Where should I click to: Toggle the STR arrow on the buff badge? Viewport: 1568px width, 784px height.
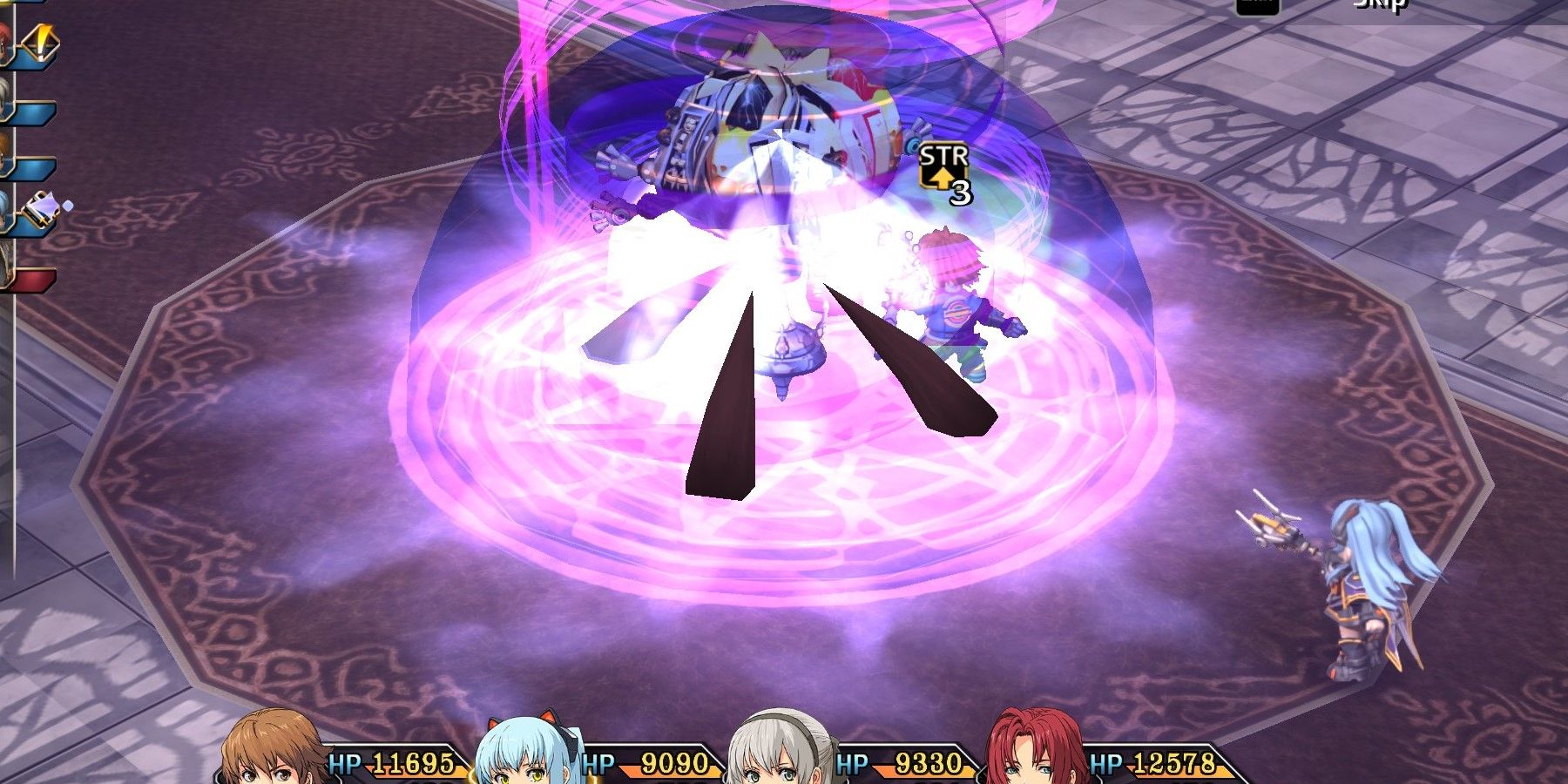coord(943,179)
